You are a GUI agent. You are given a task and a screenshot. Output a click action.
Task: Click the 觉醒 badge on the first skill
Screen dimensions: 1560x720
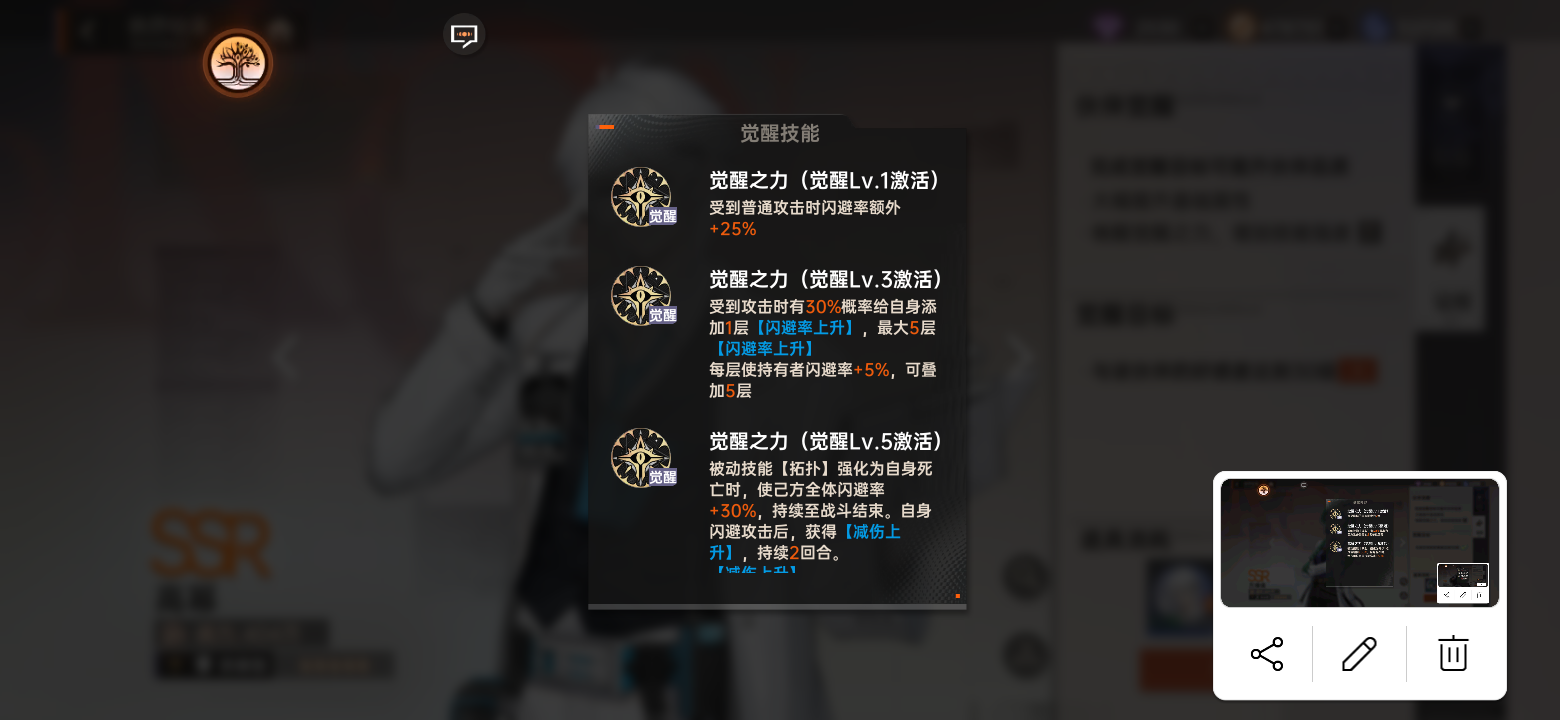pyautogui.click(x=664, y=216)
